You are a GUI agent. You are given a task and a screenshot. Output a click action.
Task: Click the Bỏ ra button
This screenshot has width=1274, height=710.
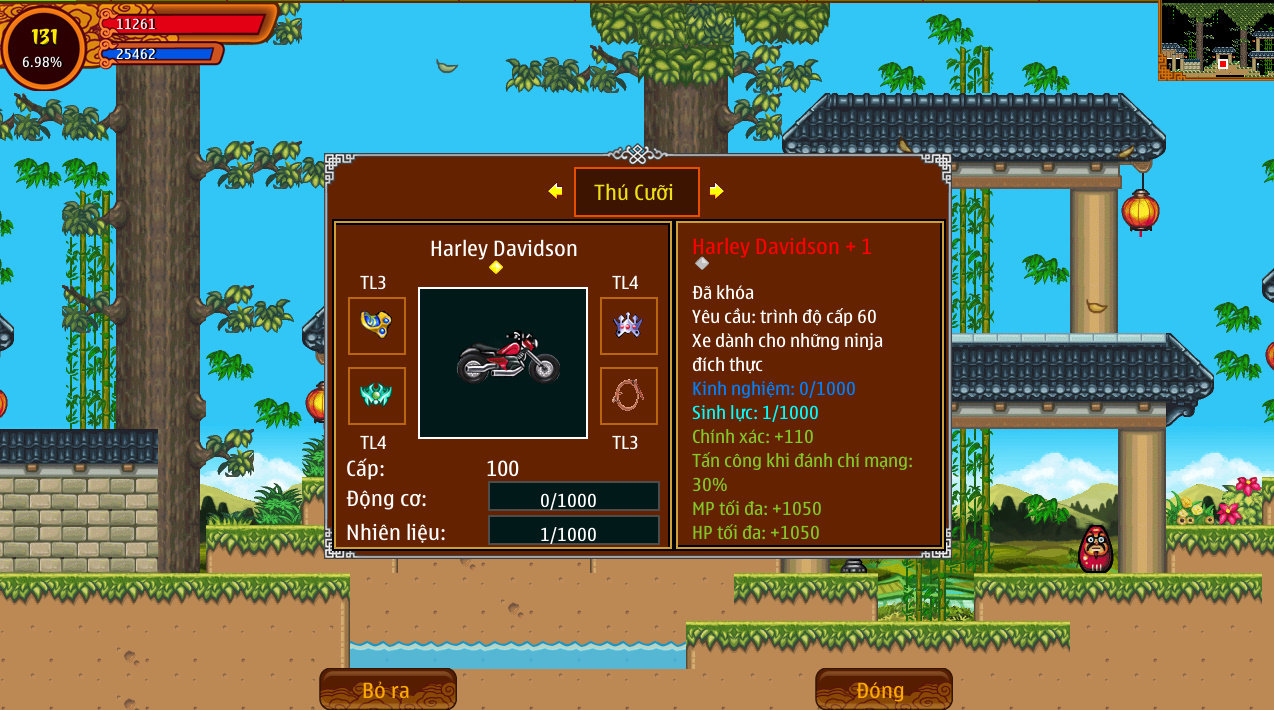pos(387,690)
